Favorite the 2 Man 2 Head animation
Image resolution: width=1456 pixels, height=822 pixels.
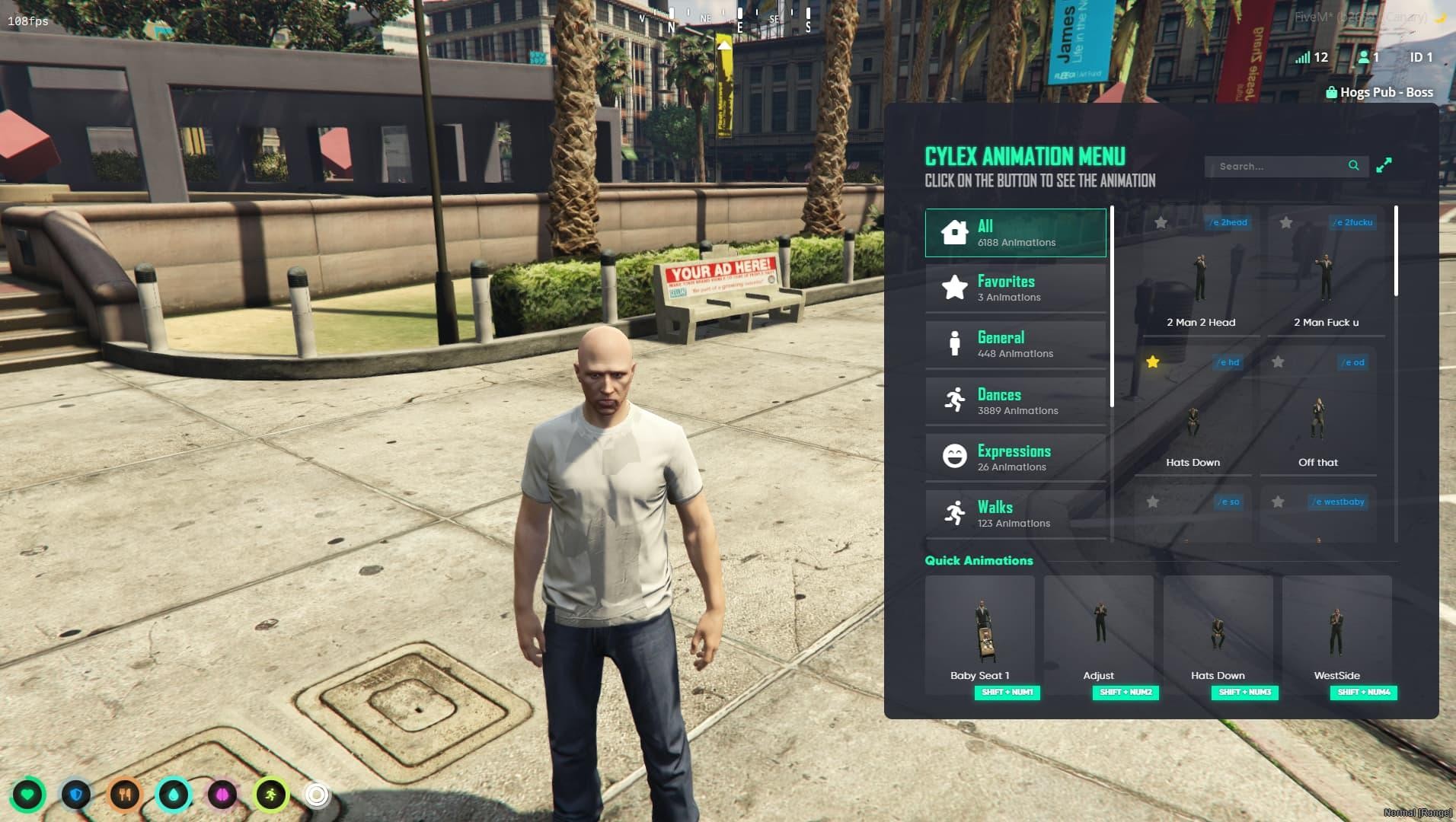1161,223
